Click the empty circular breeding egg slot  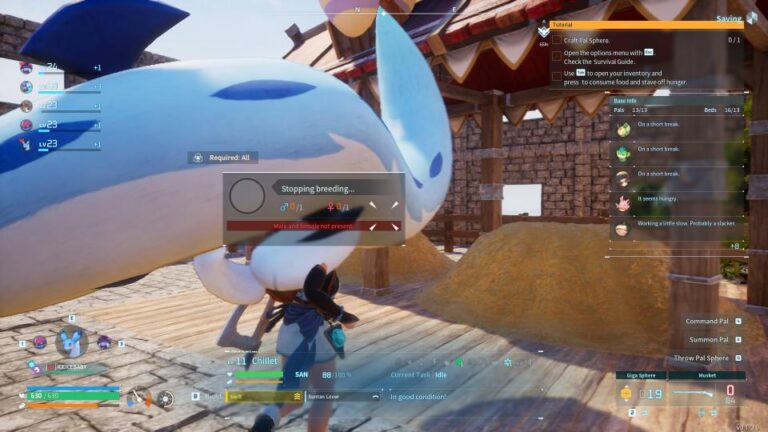pos(247,196)
